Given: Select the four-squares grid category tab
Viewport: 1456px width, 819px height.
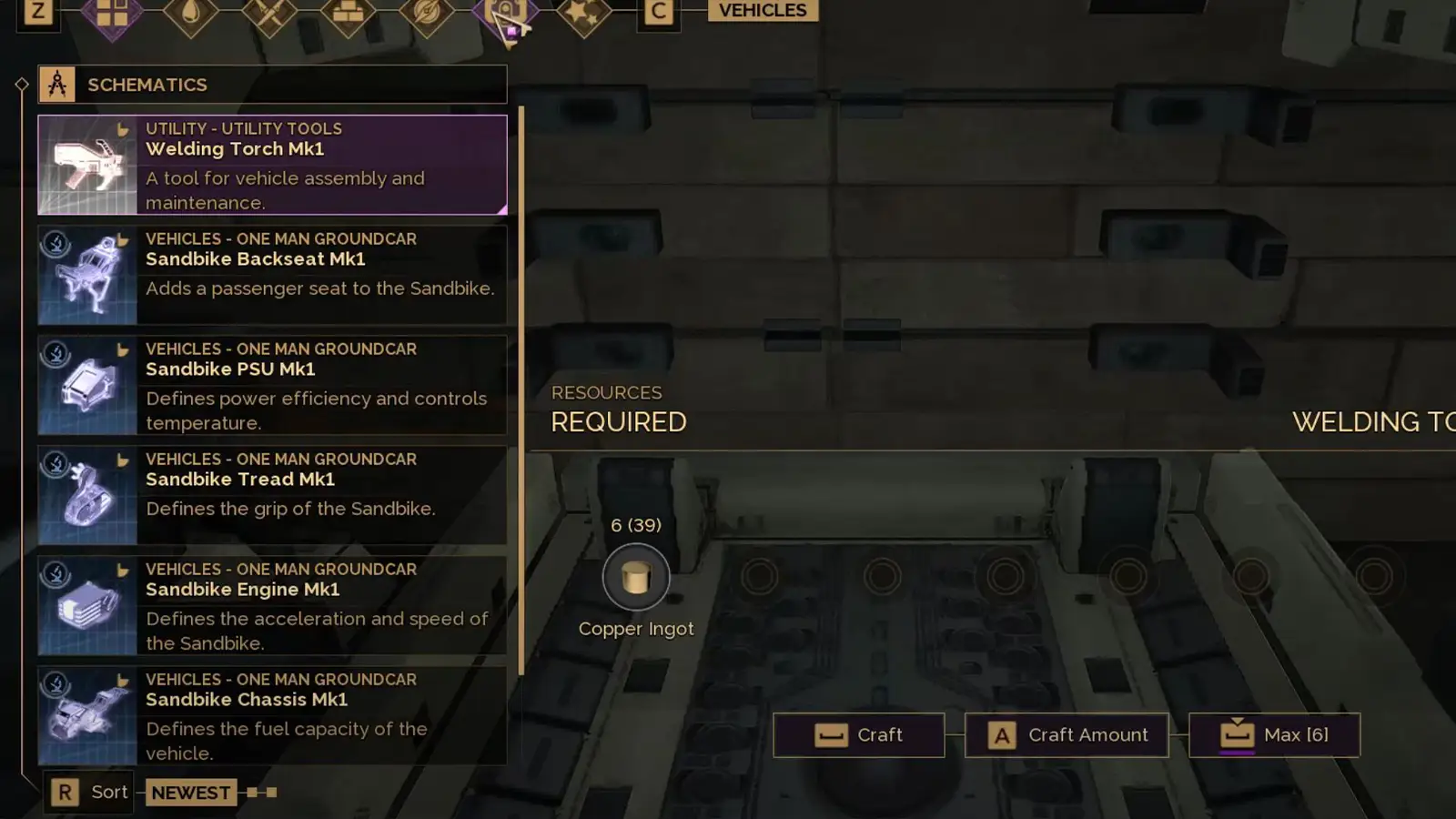Looking at the screenshot, I should (112, 14).
